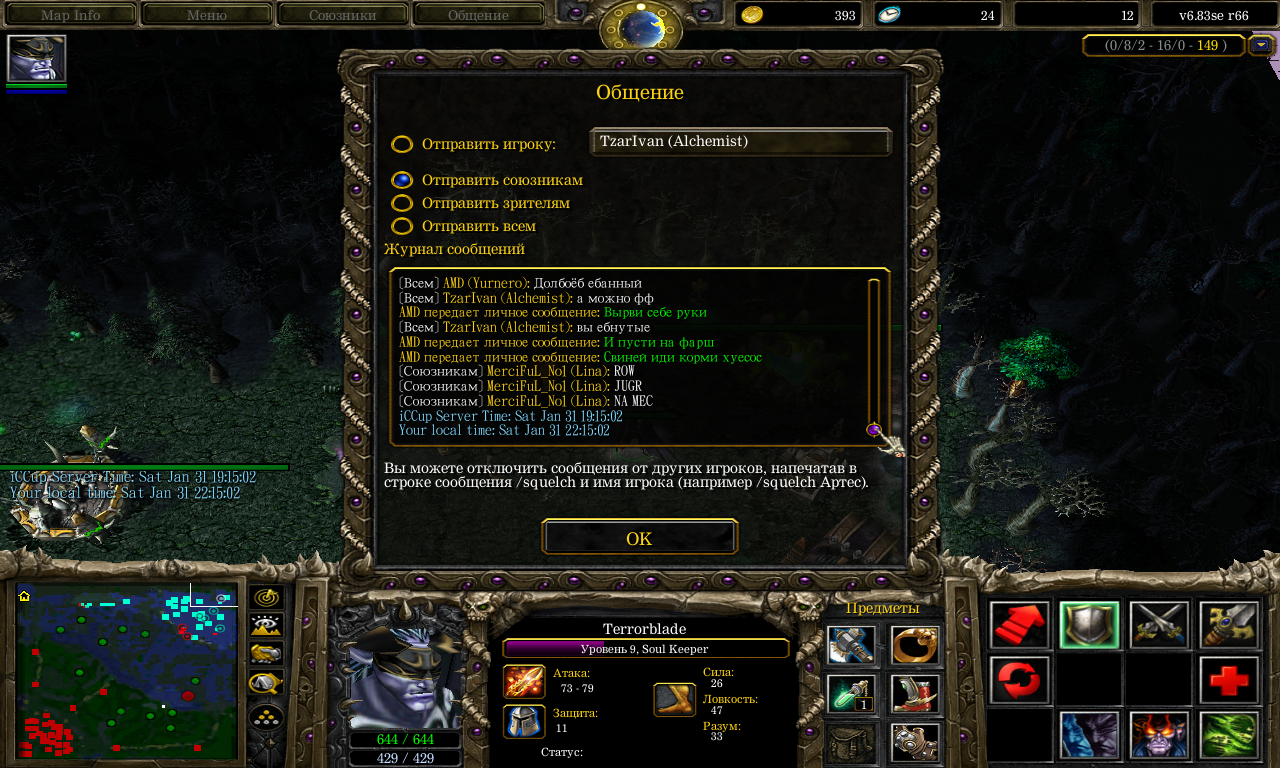The image size is (1280, 768).
Task: Click on the minimap
Action: [x=127, y=671]
